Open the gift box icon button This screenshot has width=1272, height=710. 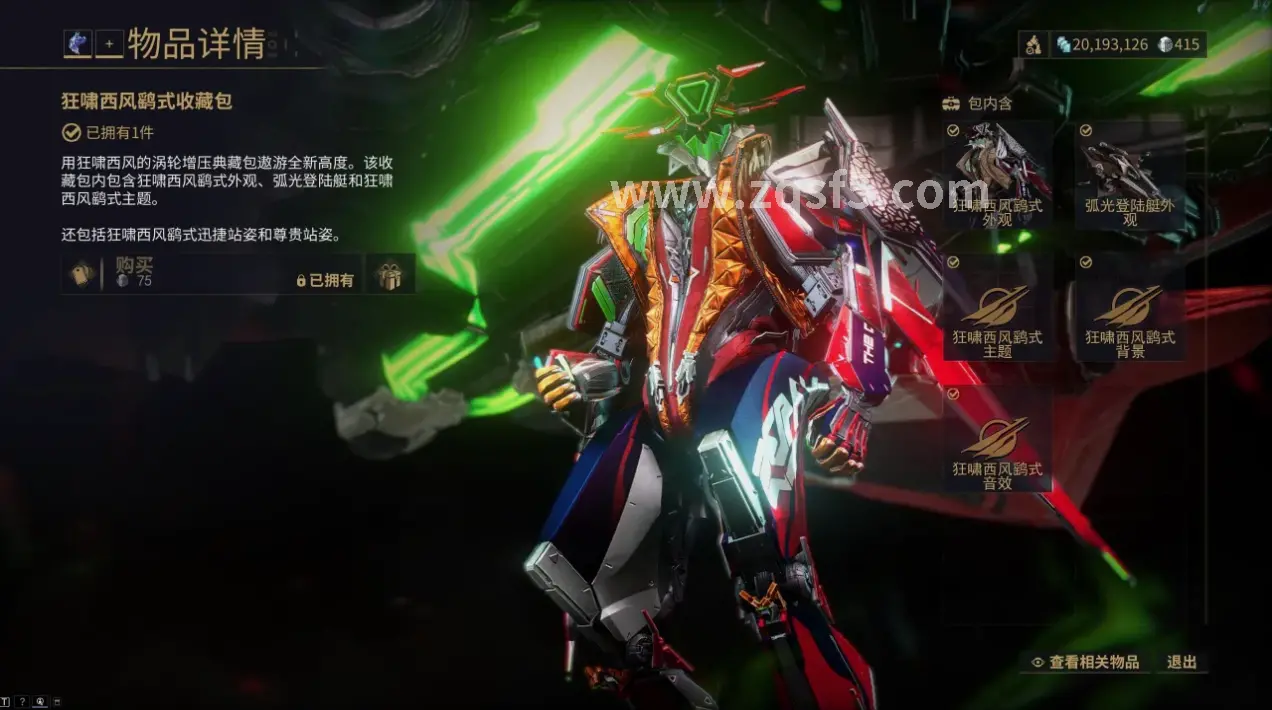pyautogui.click(x=389, y=274)
